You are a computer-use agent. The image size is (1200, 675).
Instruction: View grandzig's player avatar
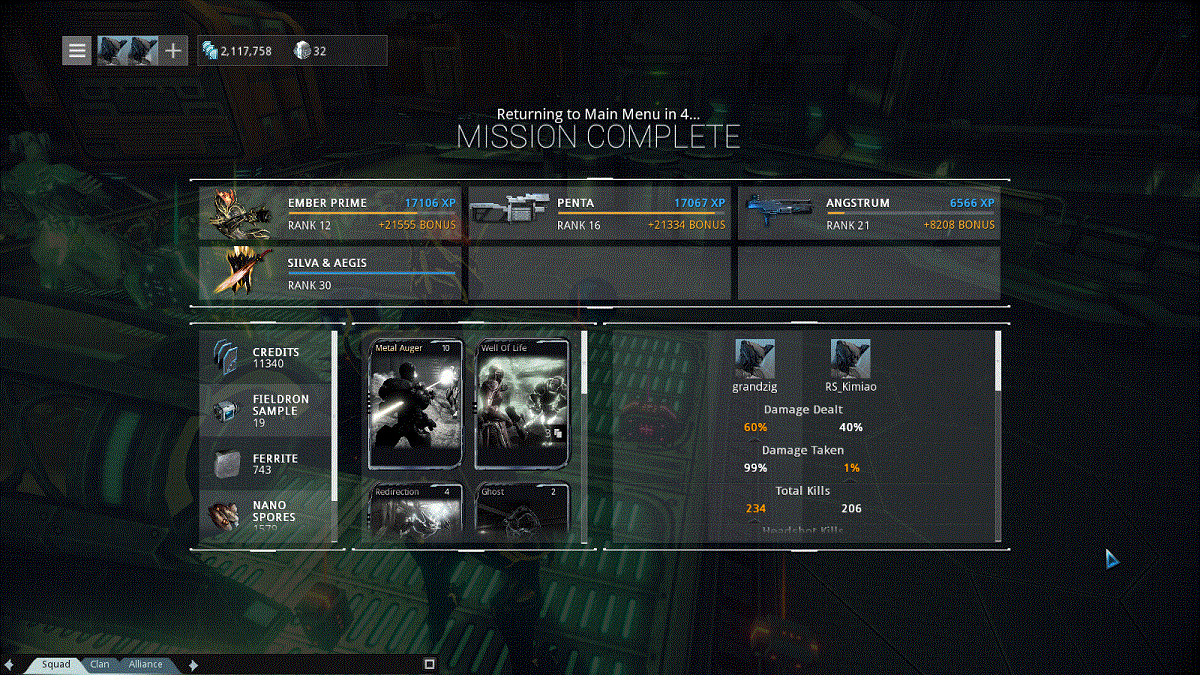click(755, 358)
